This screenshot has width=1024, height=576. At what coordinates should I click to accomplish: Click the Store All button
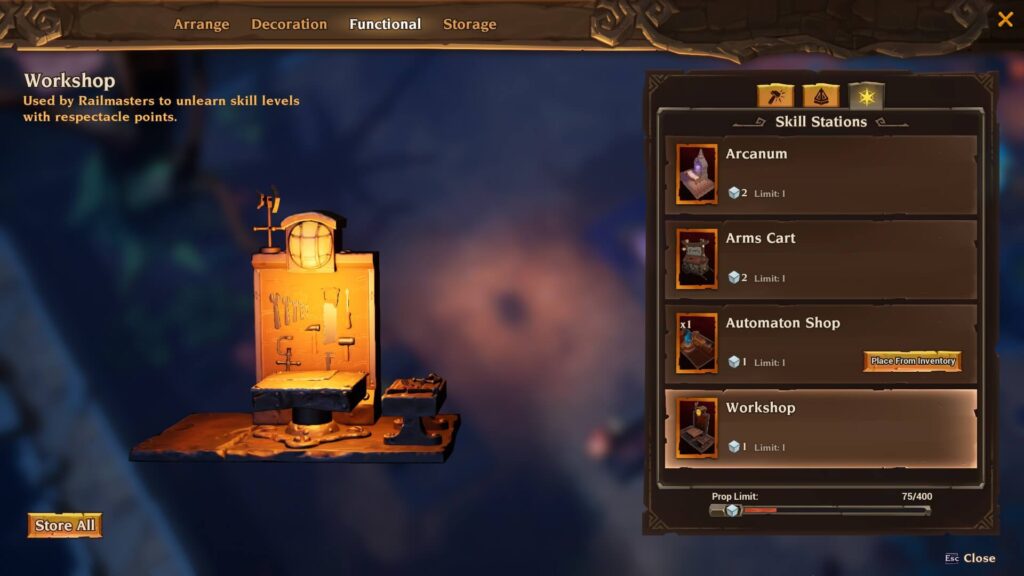(65, 525)
